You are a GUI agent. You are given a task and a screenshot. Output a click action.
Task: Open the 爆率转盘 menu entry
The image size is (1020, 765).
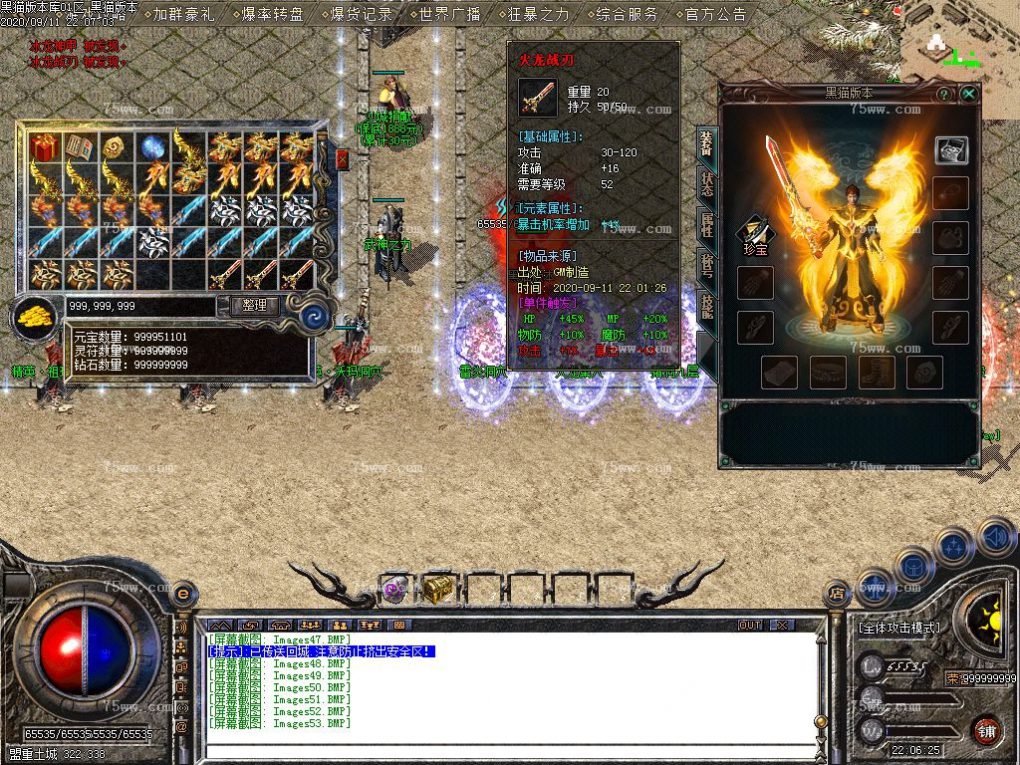(271, 14)
